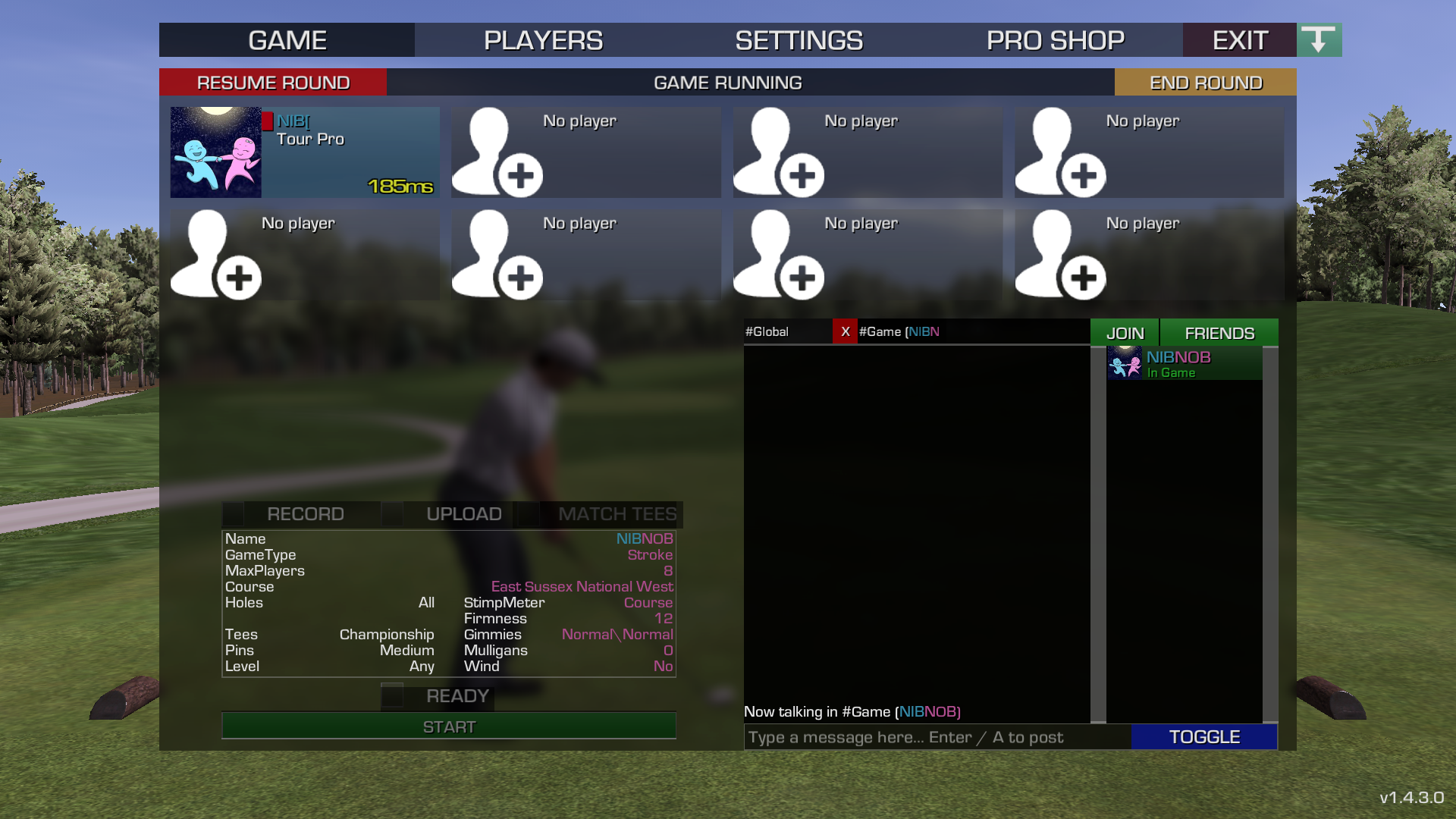Toggle the UPLOAD checkbox
This screenshot has width=1456, height=819.
click(x=392, y=514)
